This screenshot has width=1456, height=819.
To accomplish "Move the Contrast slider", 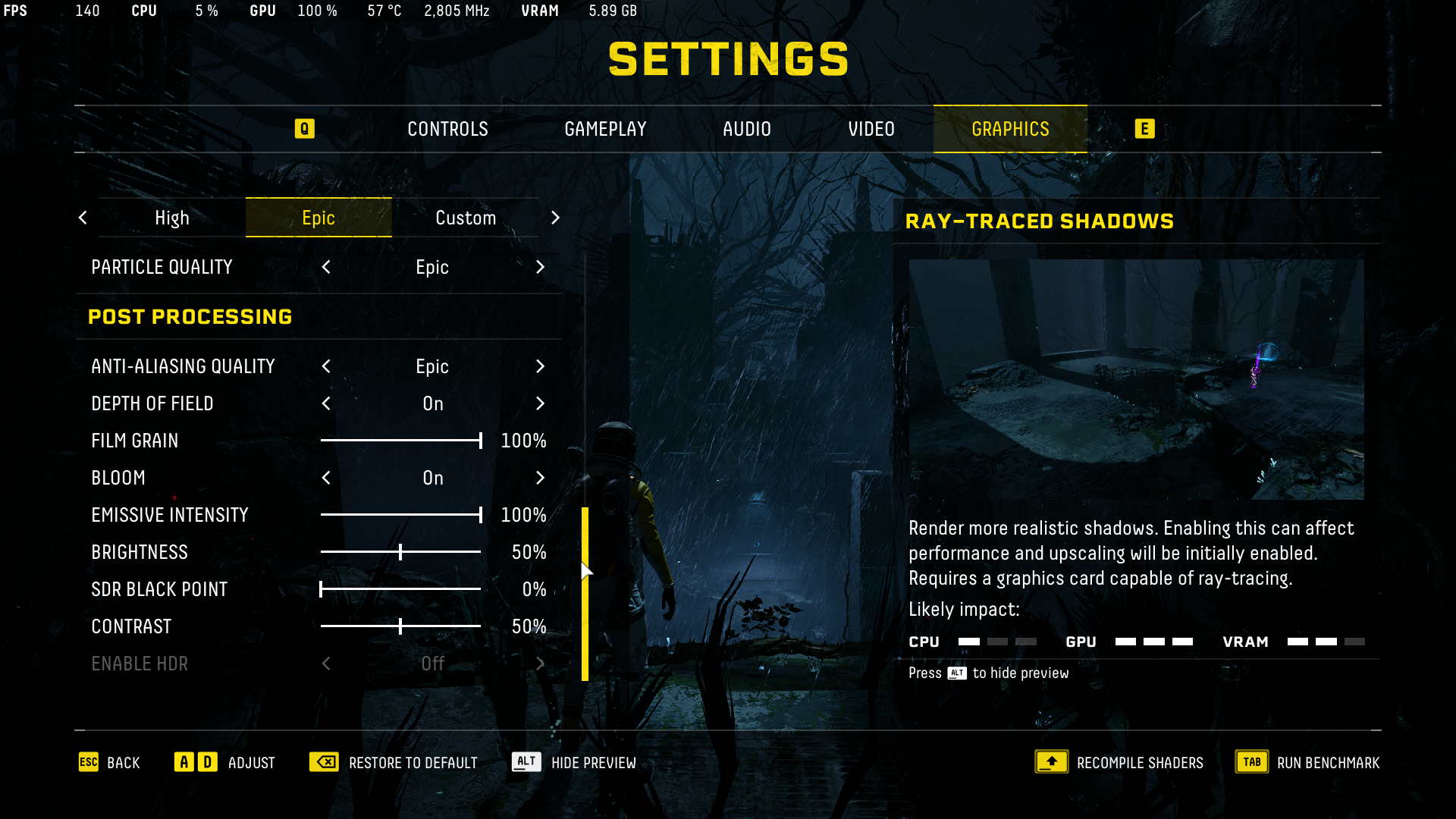I will tap(400, 626).
